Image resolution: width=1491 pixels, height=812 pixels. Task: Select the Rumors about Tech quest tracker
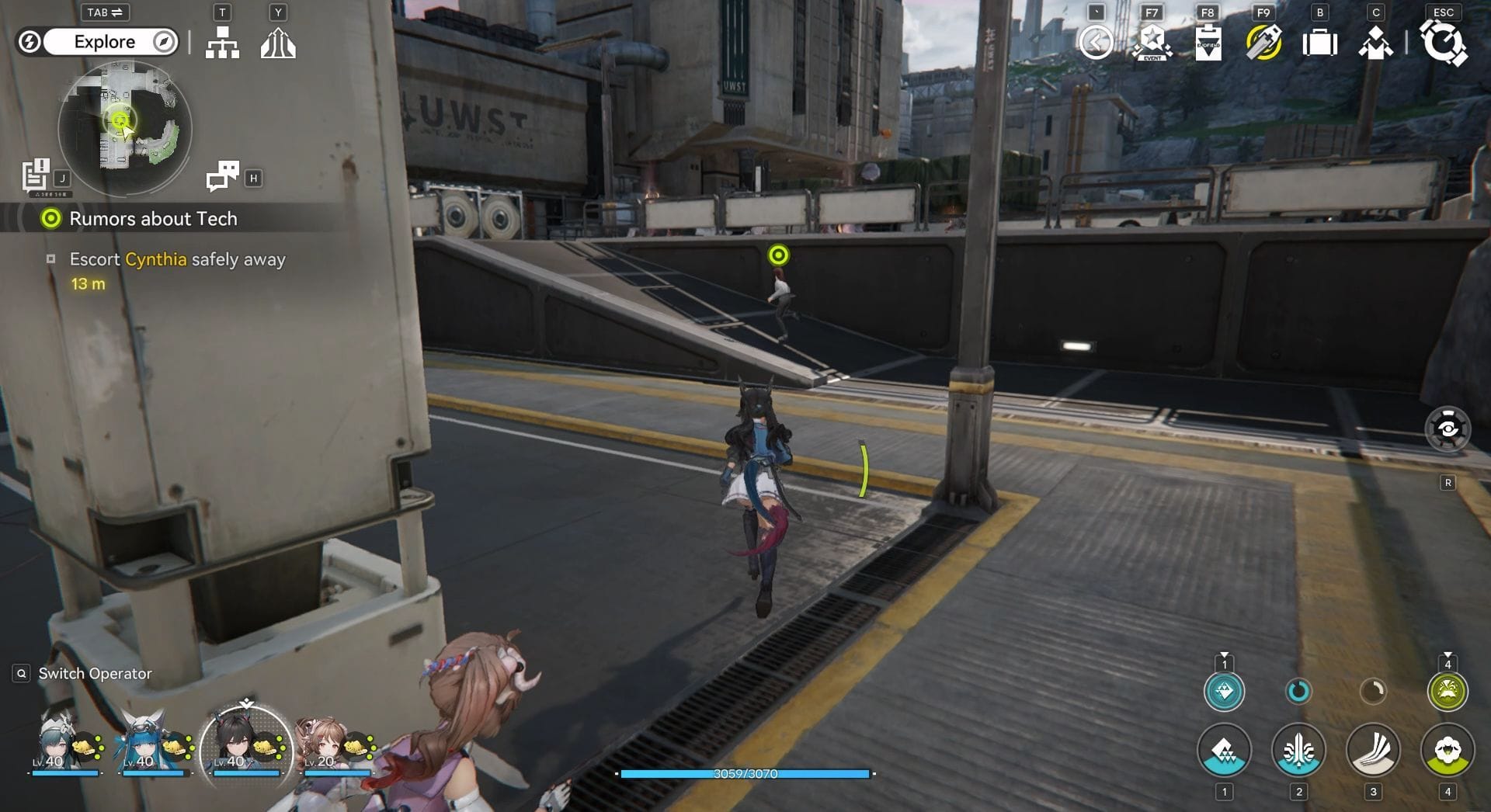pyautogui.click(x=153, y=219)
